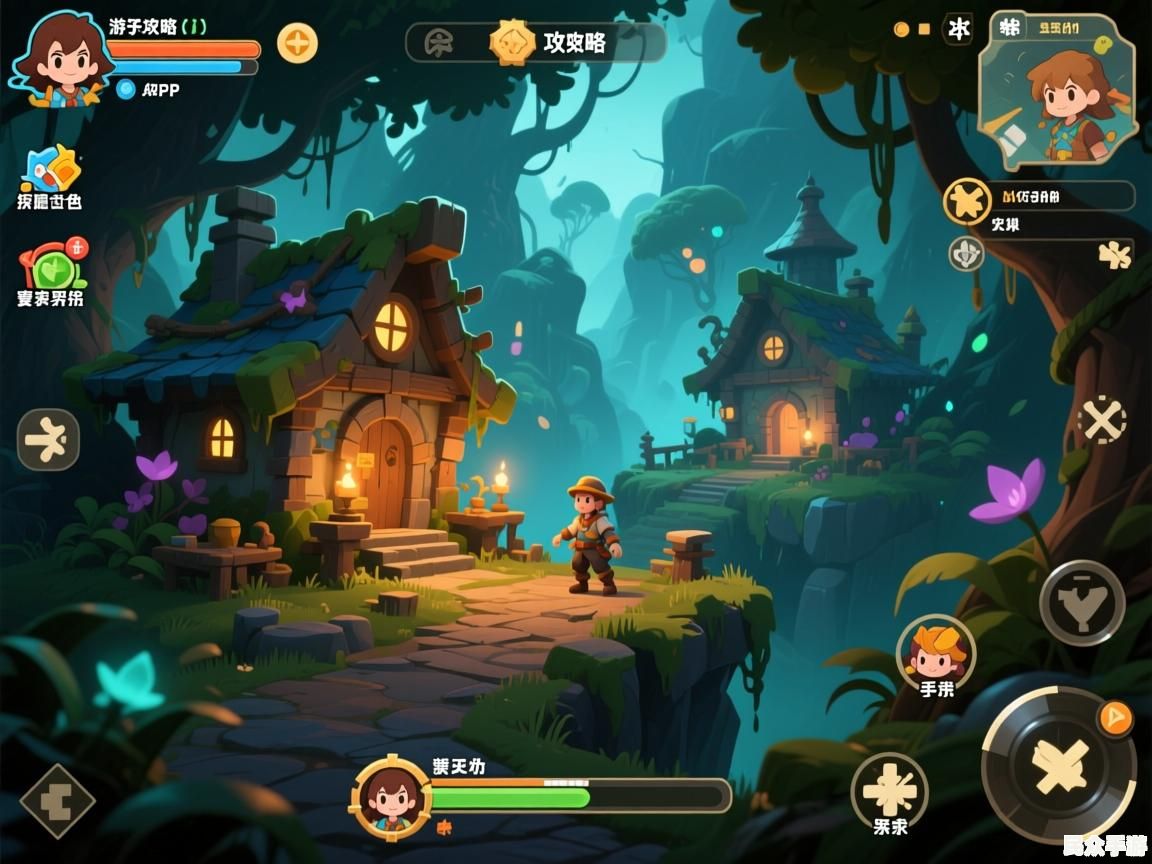Select the puzzle piece quest tracker entry

click(1040, 202)
